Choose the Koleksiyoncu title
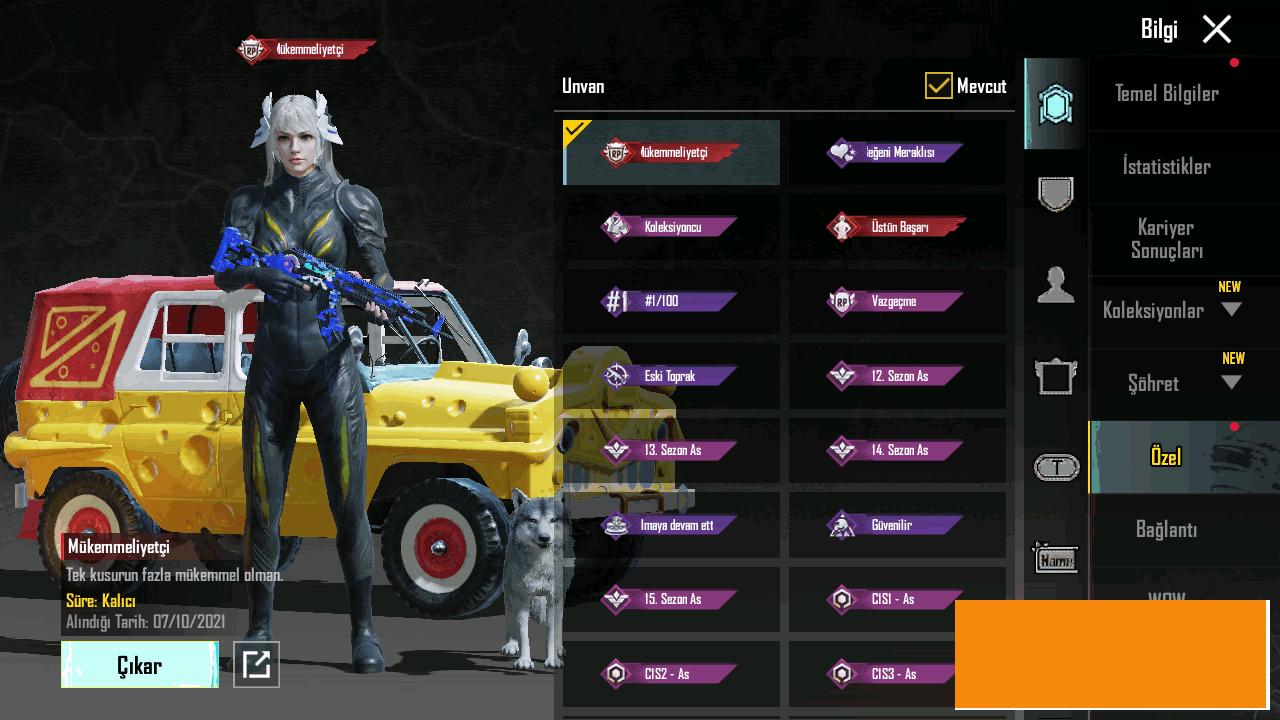Screen dimensions: 1280x720 click(x=671, y=227)
